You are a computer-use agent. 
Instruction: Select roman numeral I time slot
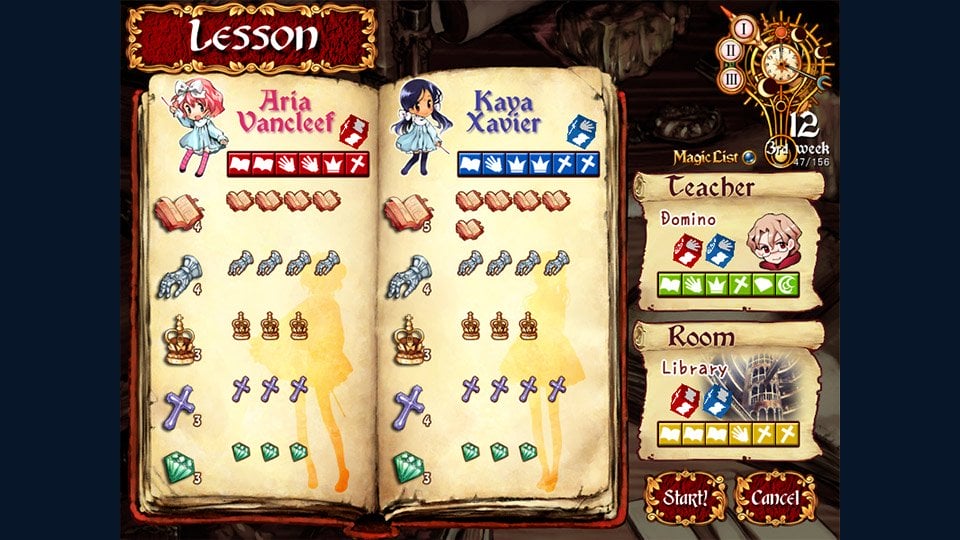744,28
